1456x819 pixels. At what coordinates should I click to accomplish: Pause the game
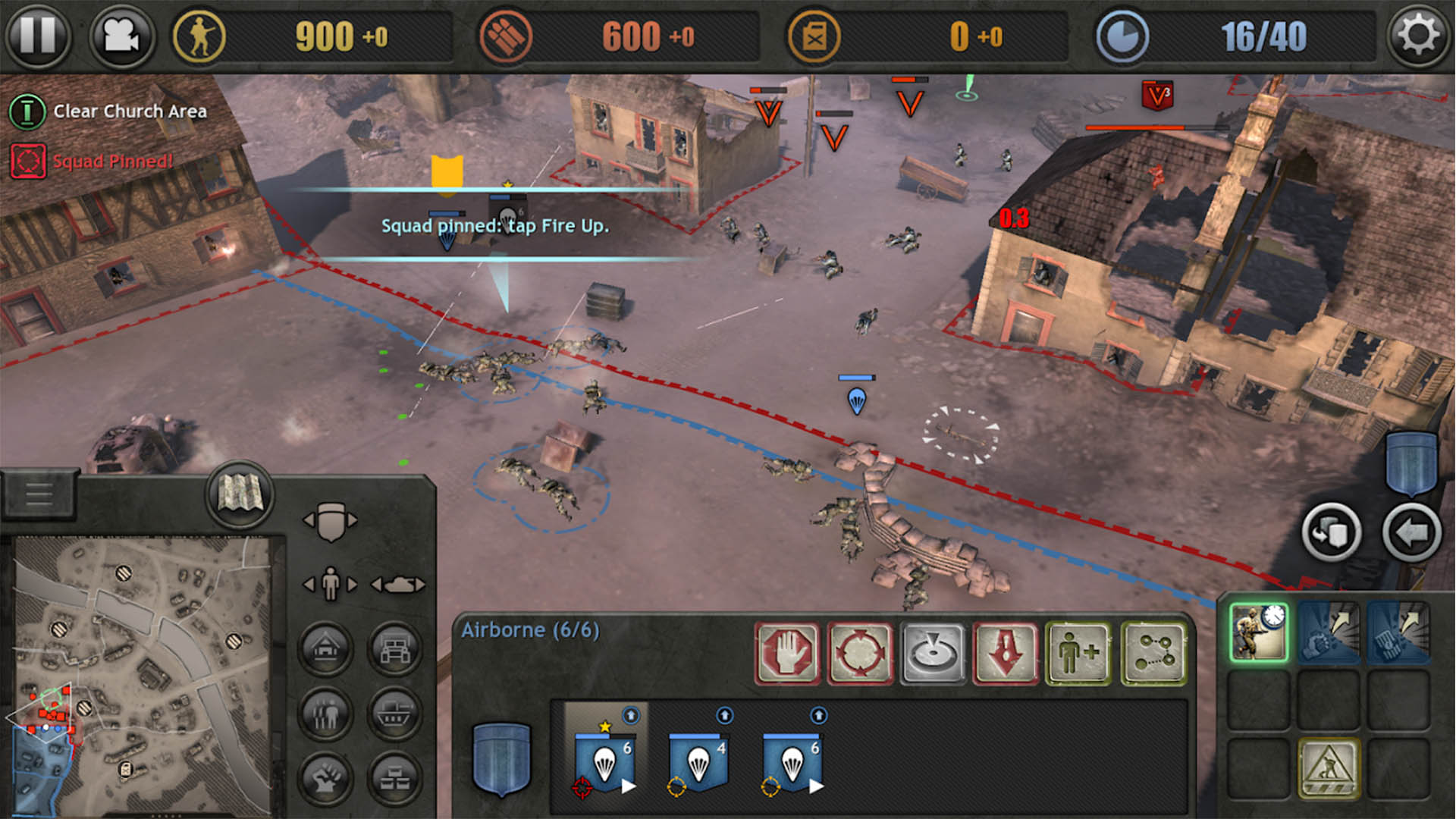click(37, 35)
